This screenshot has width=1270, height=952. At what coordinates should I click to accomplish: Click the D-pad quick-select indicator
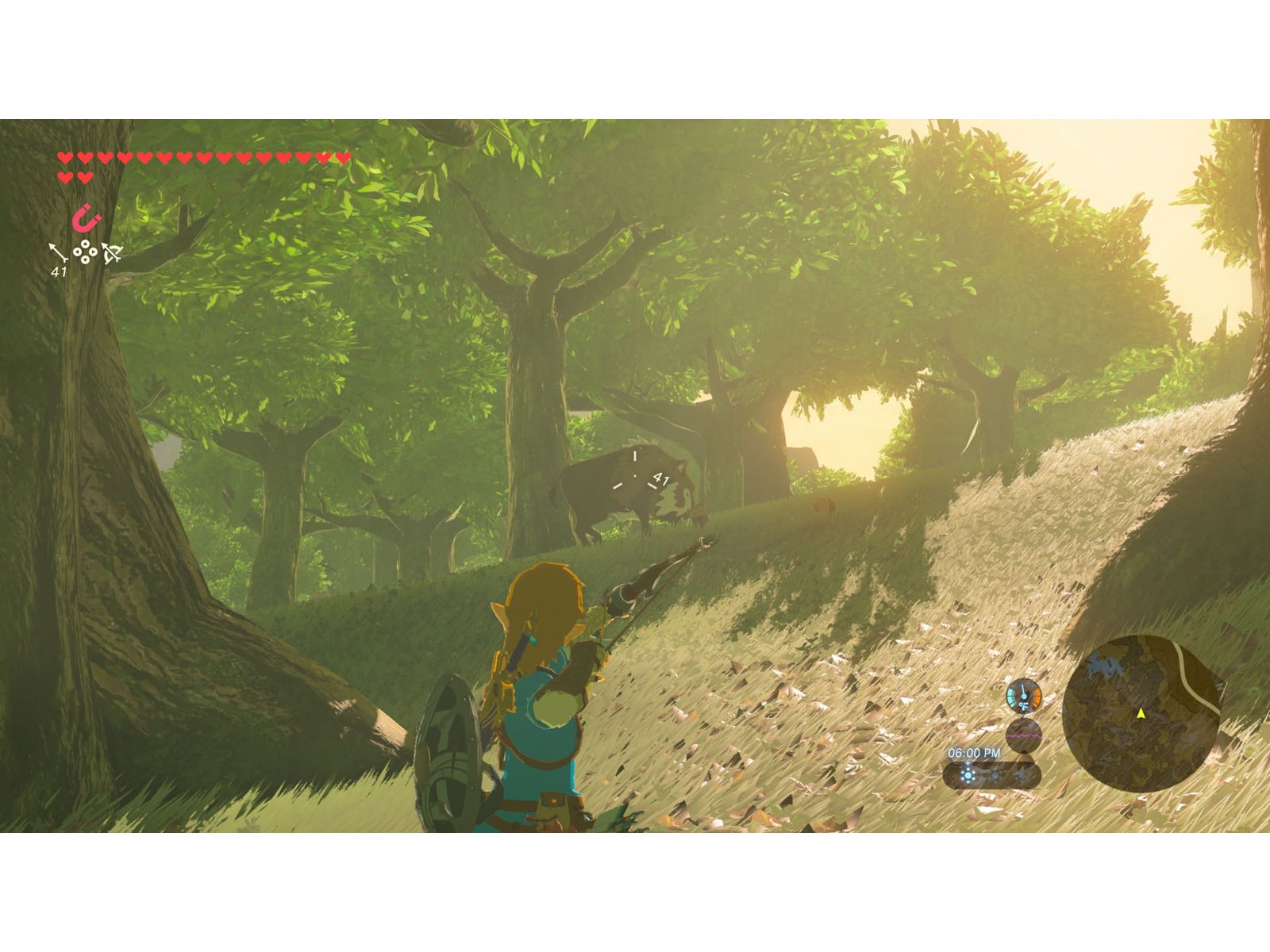pyautogui.click(x=85, y=252)
